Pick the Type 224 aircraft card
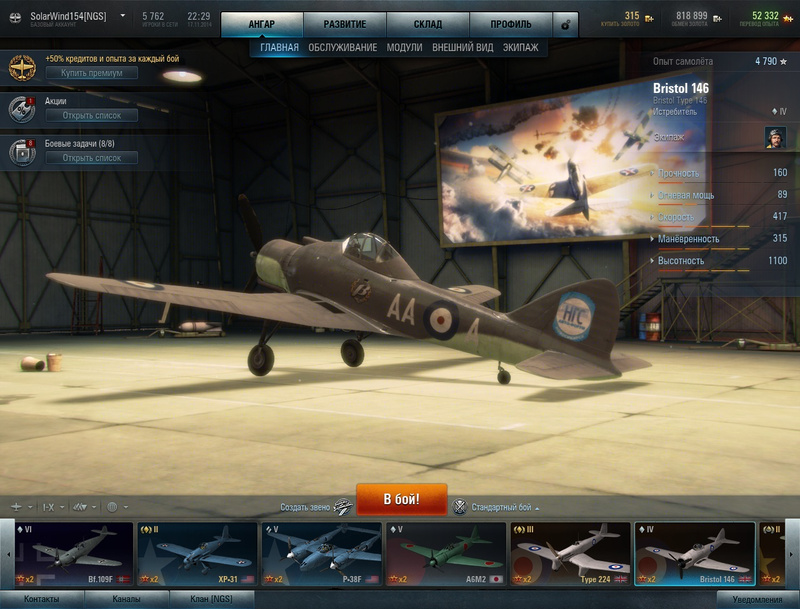Viewport: 800px width, 609px height. click(570, 553)
